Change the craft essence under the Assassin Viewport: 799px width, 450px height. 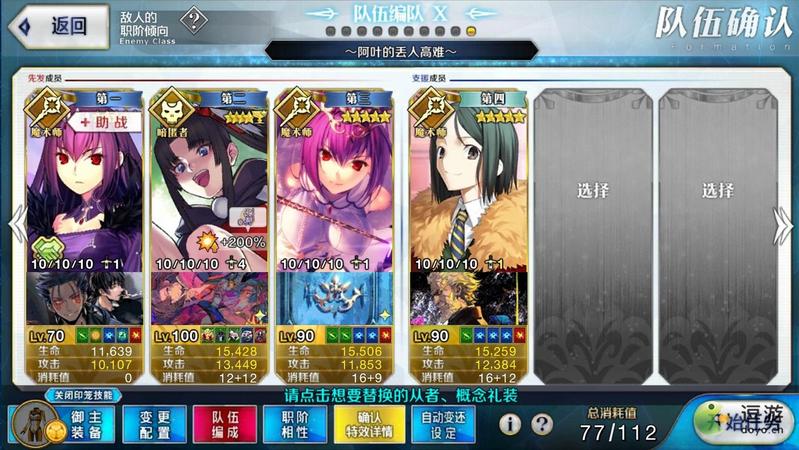[209, 294]
